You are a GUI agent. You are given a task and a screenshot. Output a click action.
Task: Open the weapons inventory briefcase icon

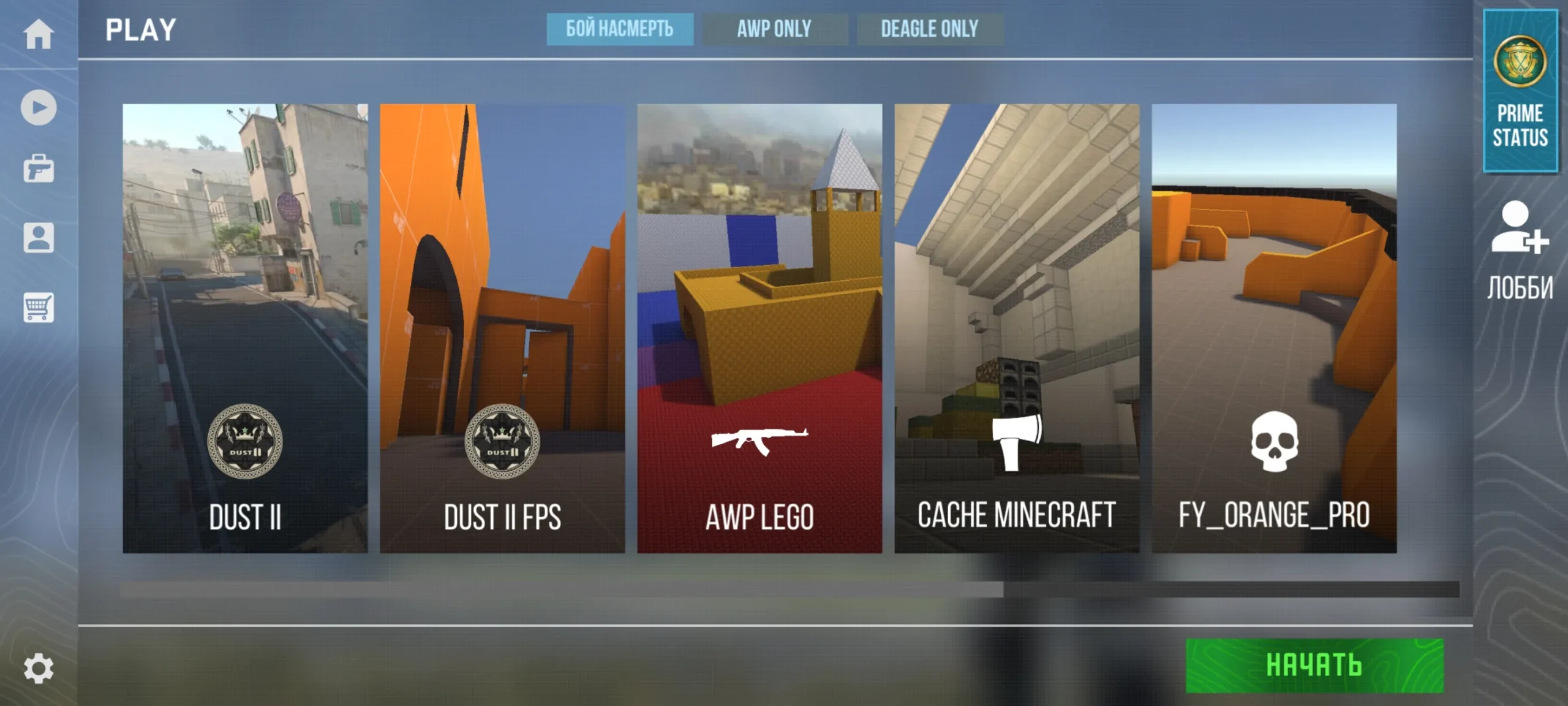pyautogui.click(x=38, y=169)
